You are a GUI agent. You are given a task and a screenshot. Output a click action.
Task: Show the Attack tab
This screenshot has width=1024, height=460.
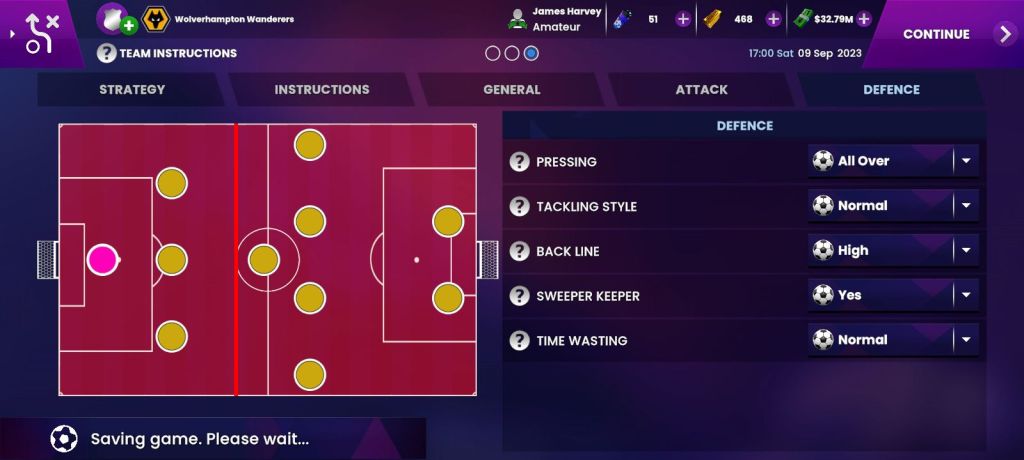[701, 90]
